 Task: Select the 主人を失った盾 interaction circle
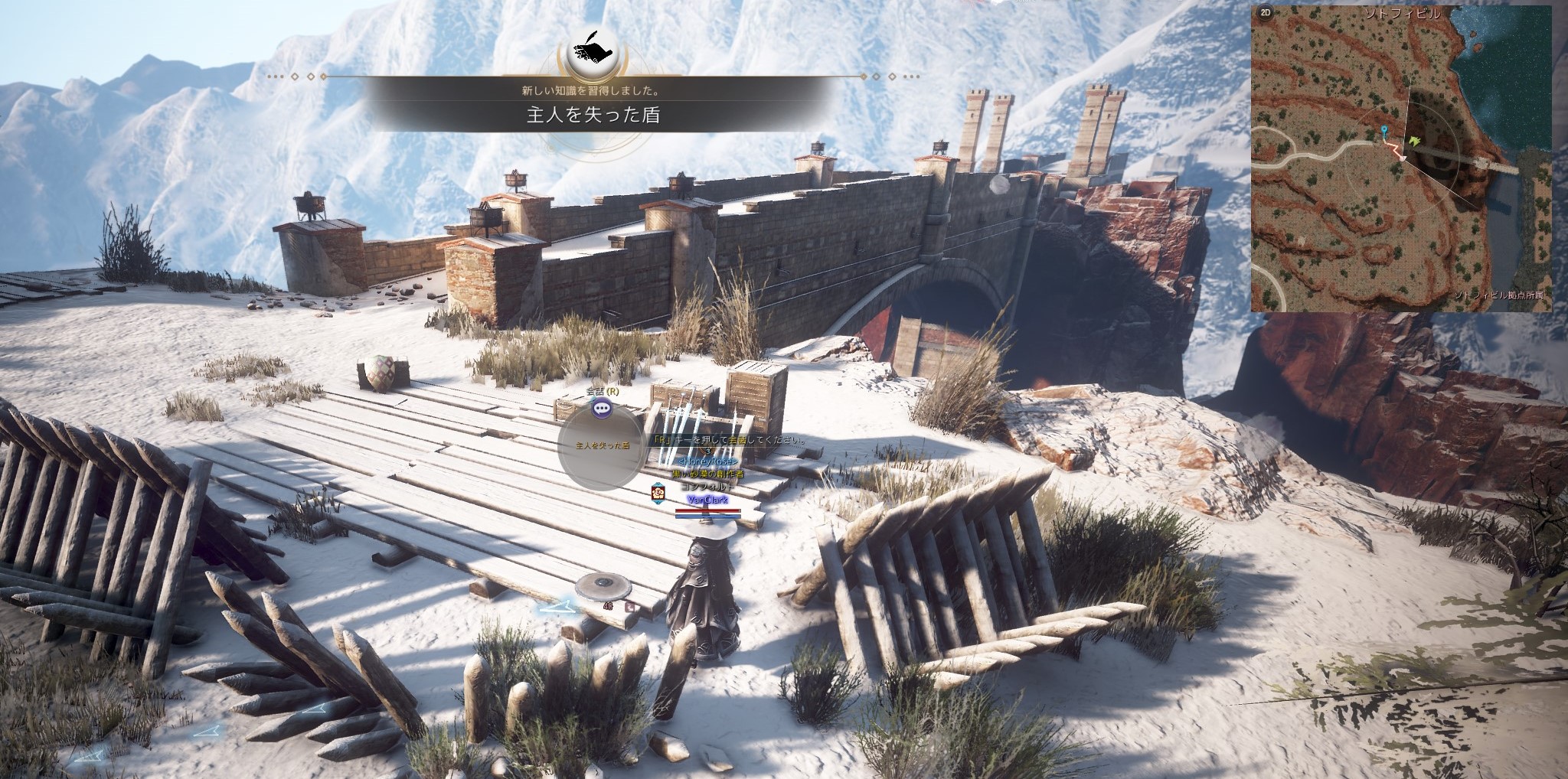coord(603,446)
